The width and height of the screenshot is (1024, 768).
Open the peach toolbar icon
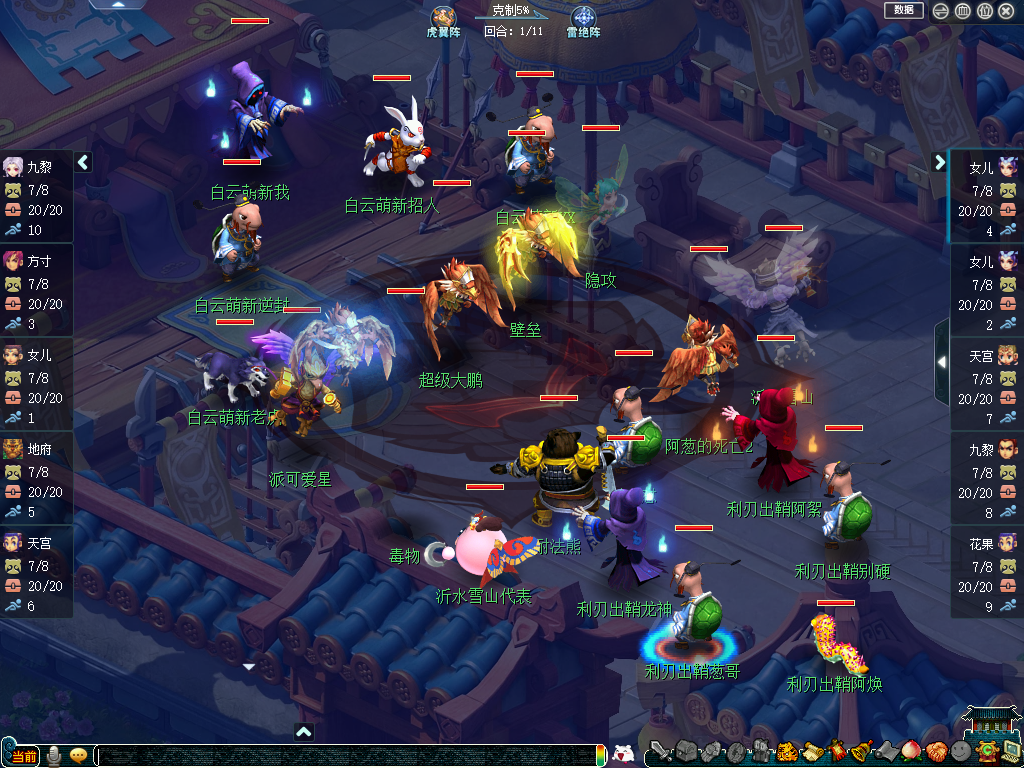(911, 752)
